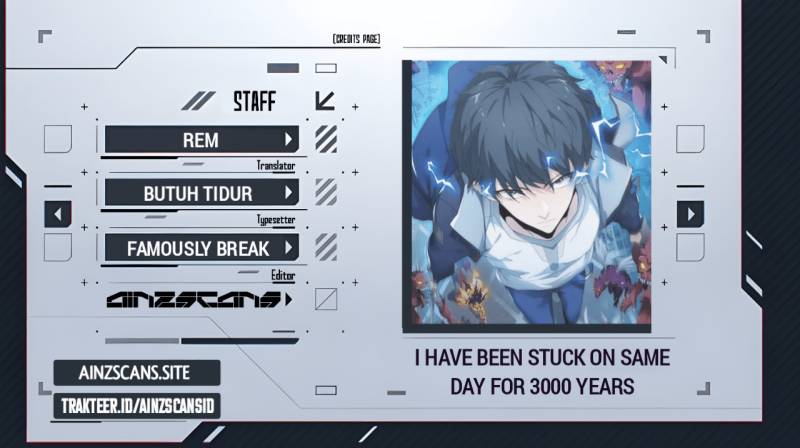Choose the BUTUH TIDUR staff entry
The width and height of the screenshot is (800, 448).
click(201, 193)
